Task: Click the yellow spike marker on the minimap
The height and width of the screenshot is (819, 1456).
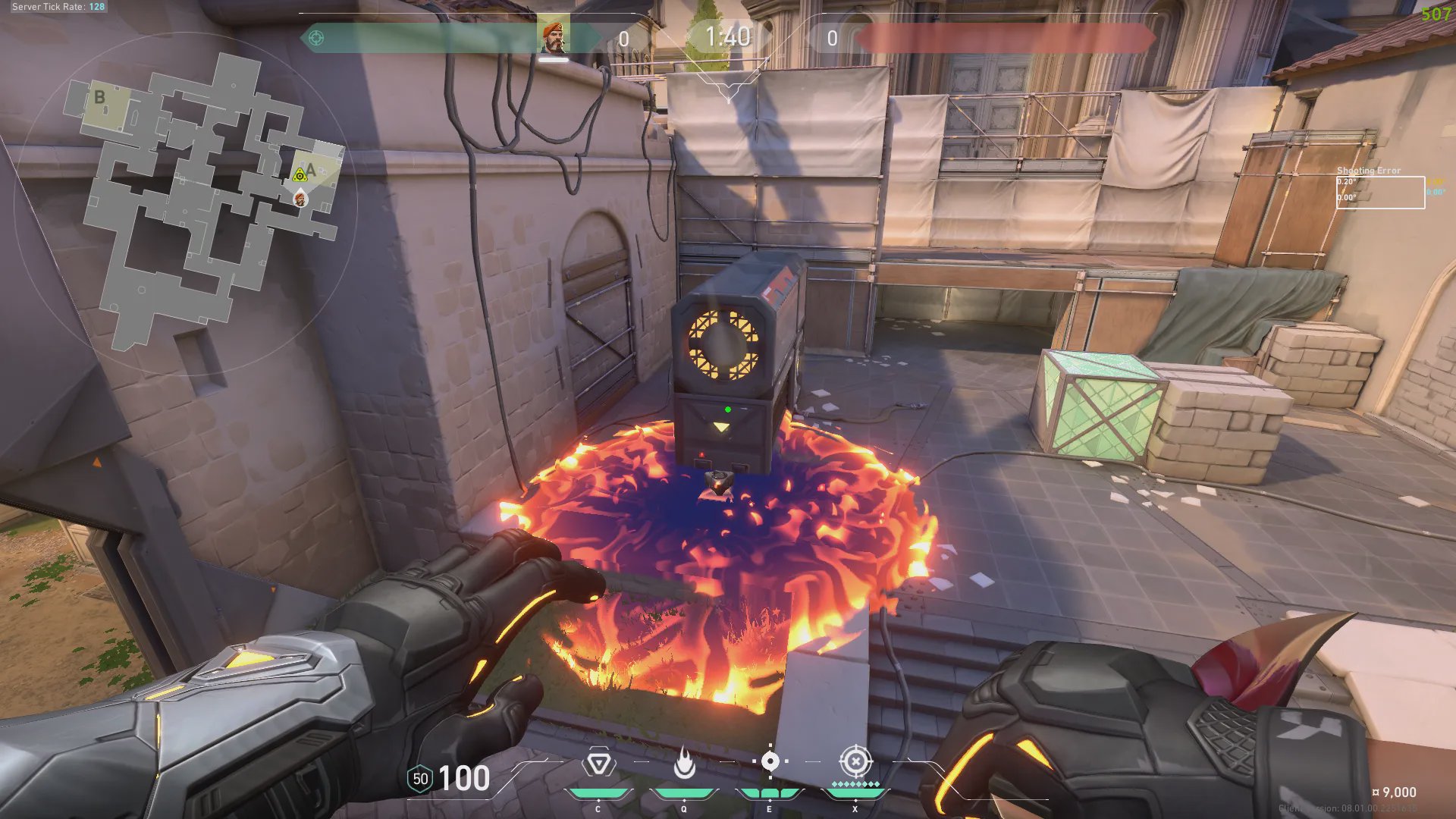Action: pyautogui.click(x=300, y=176)
